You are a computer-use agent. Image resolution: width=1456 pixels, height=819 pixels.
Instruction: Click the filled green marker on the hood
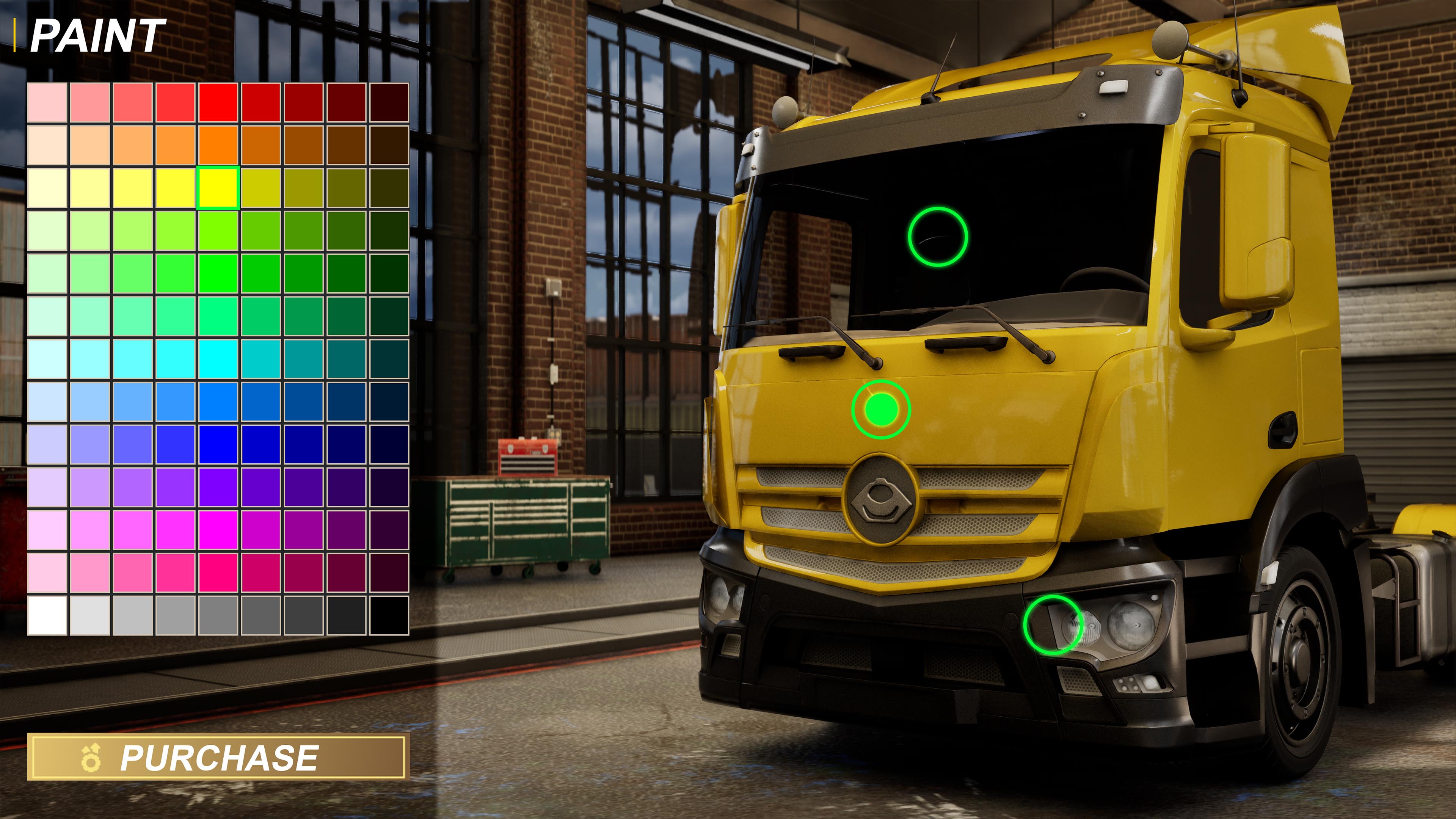pyautogui.click(x=881, y=409)
